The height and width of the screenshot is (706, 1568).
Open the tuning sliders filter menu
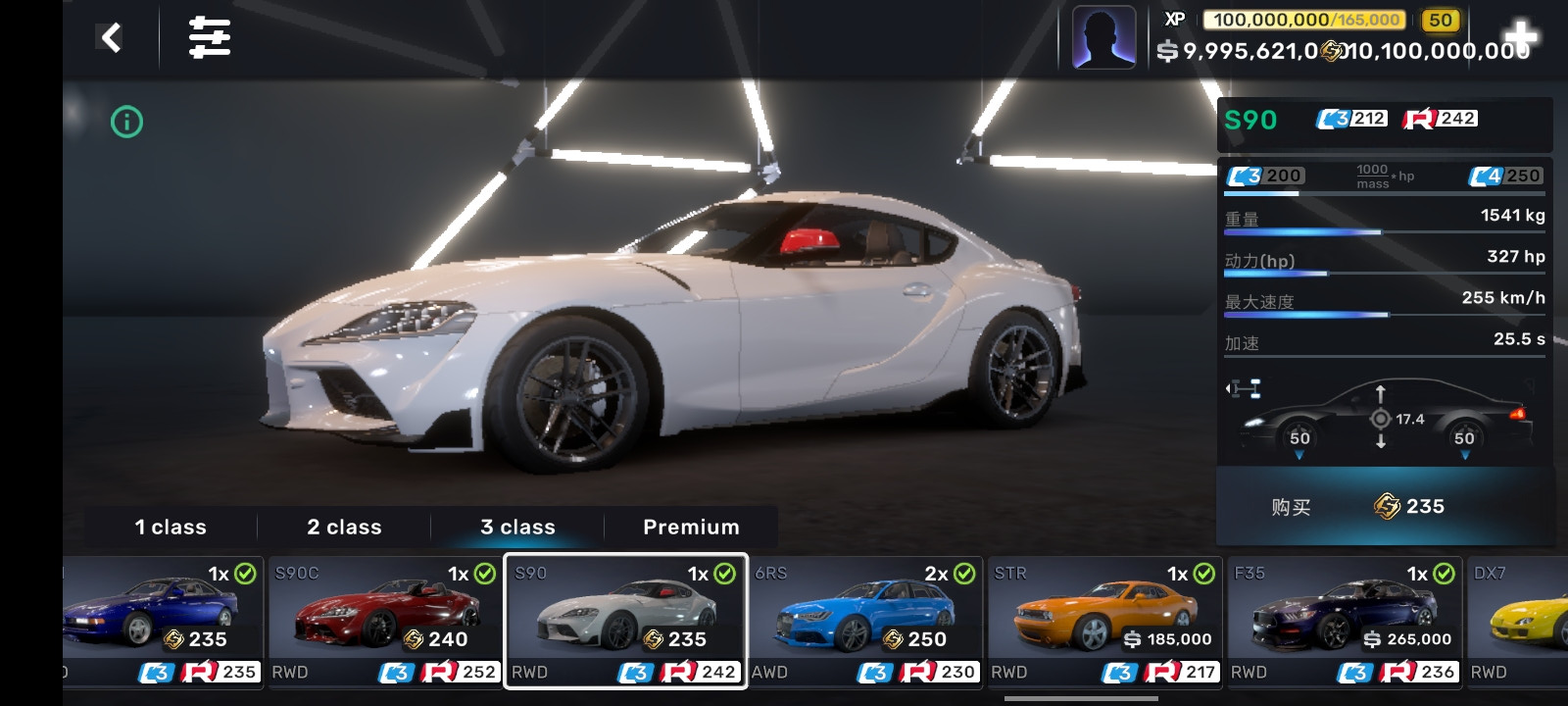click(x=210, y=38)
